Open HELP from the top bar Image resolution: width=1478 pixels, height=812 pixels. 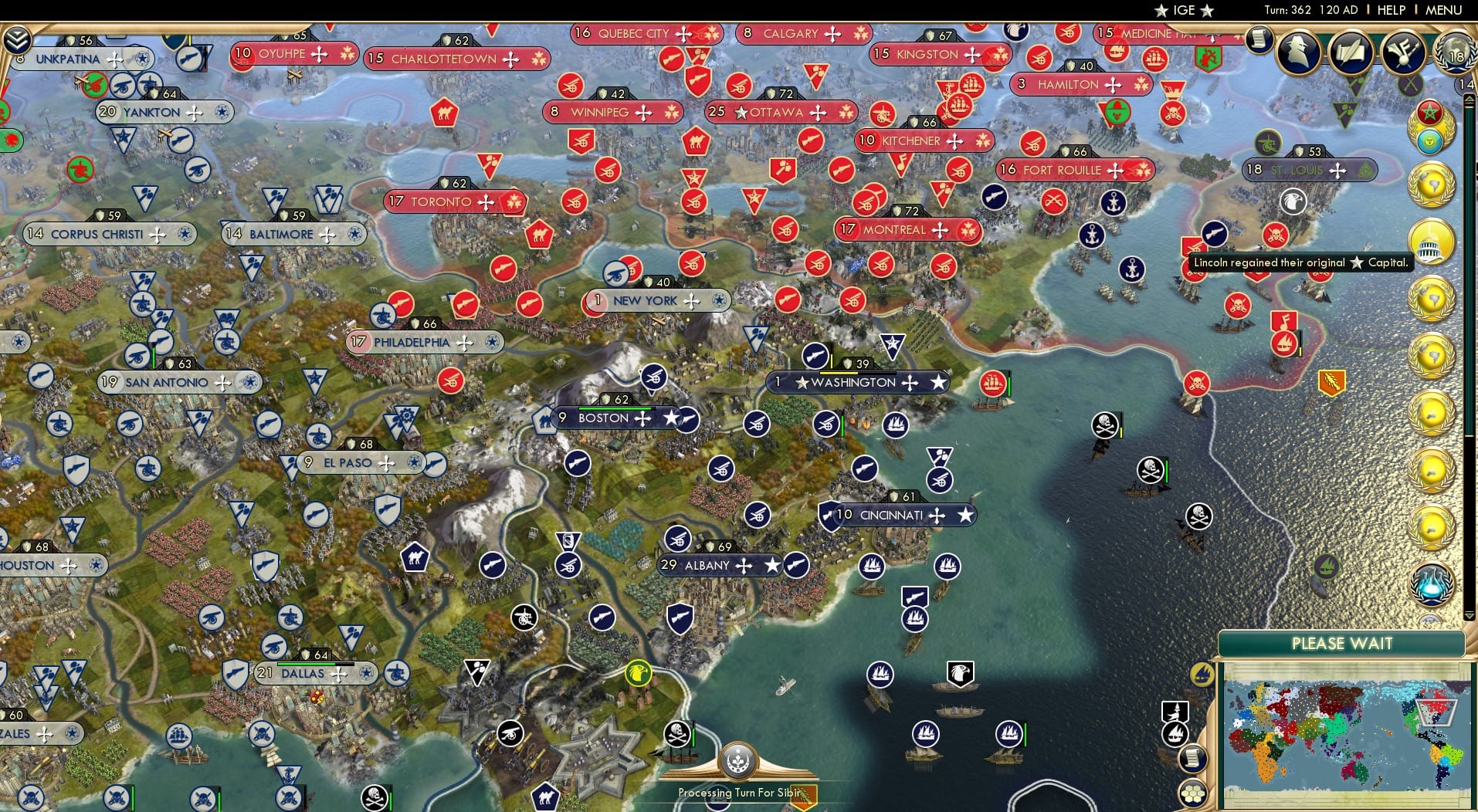click(x=1390, y=10)
